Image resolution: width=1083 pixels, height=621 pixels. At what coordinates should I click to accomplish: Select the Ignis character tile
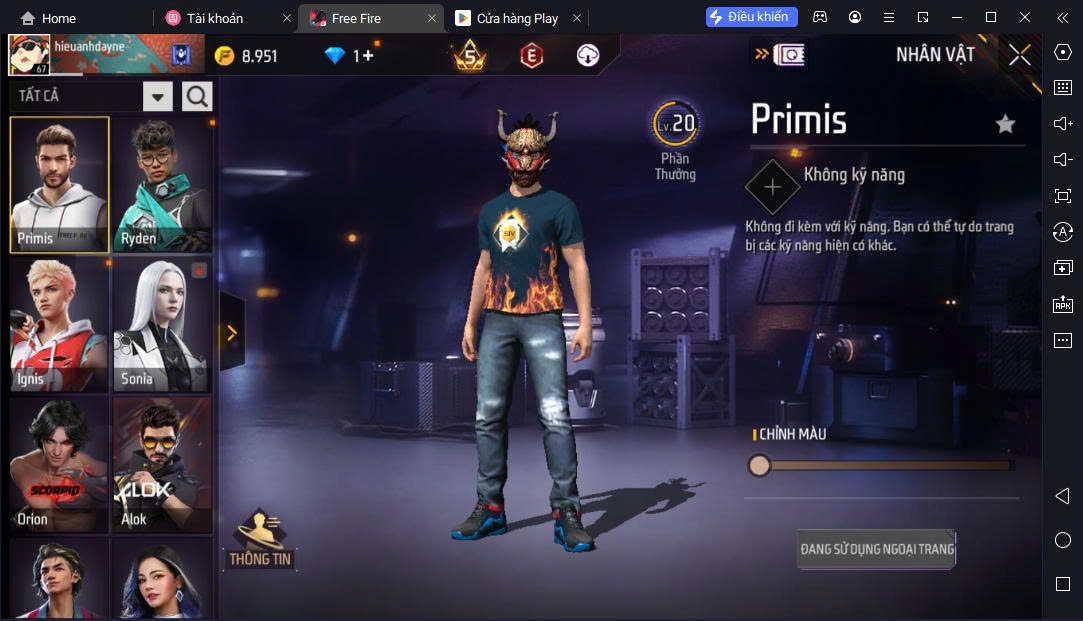pos(60,324)
